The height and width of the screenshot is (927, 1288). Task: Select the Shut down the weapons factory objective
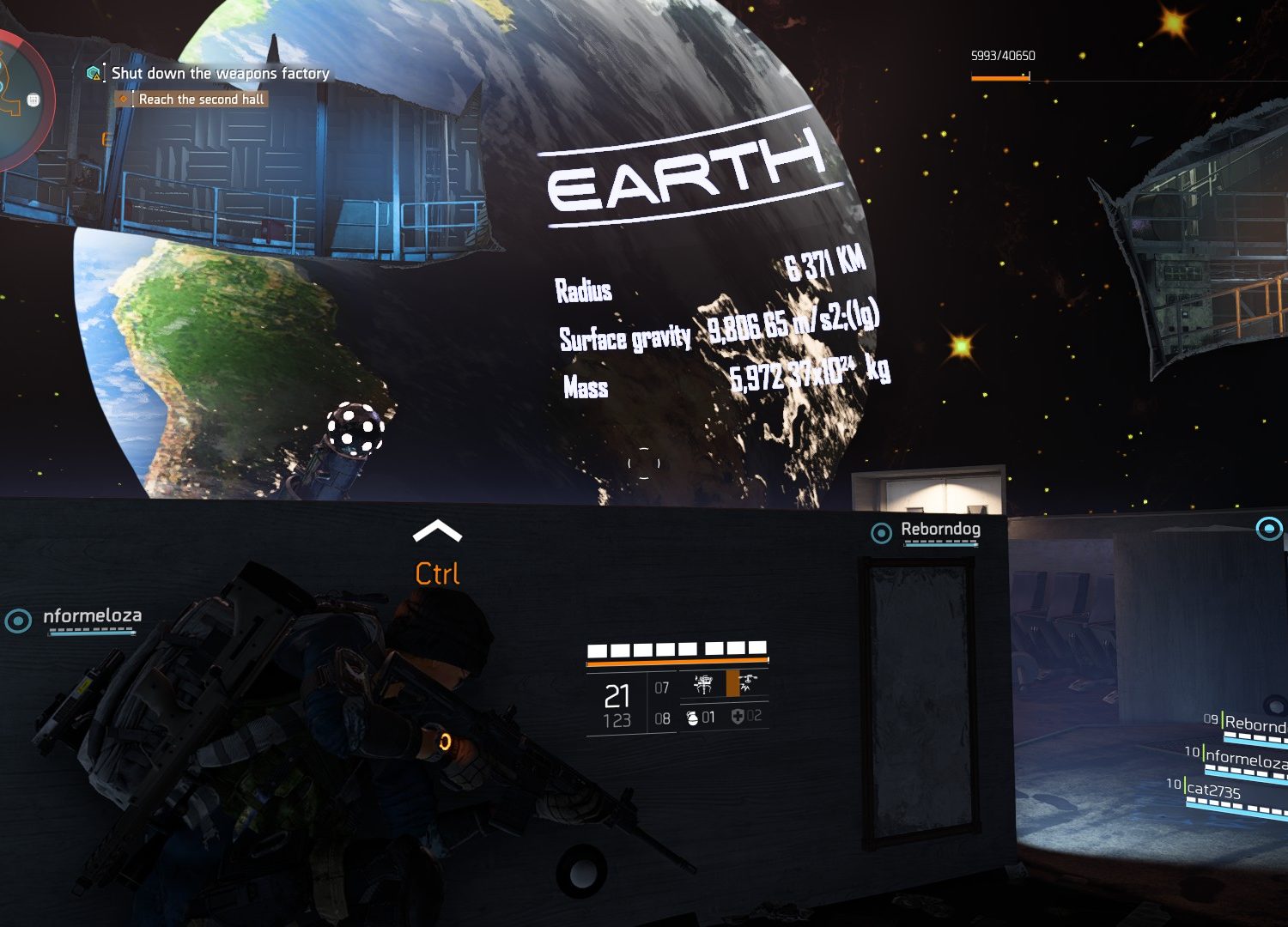(x=220, y=74)
